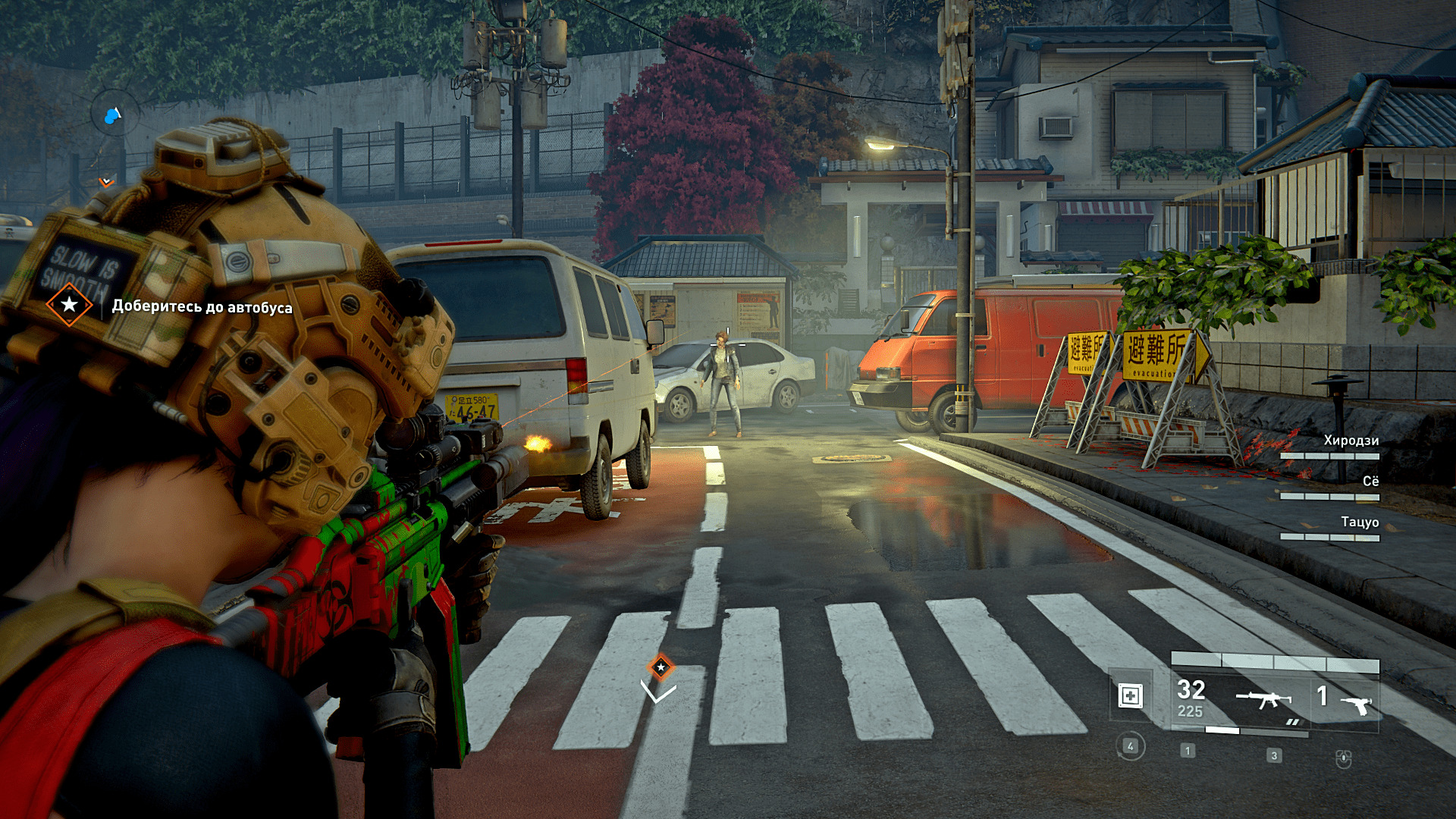
Task: Select the medkit equipment slot
Action: tap(1130, 695)
